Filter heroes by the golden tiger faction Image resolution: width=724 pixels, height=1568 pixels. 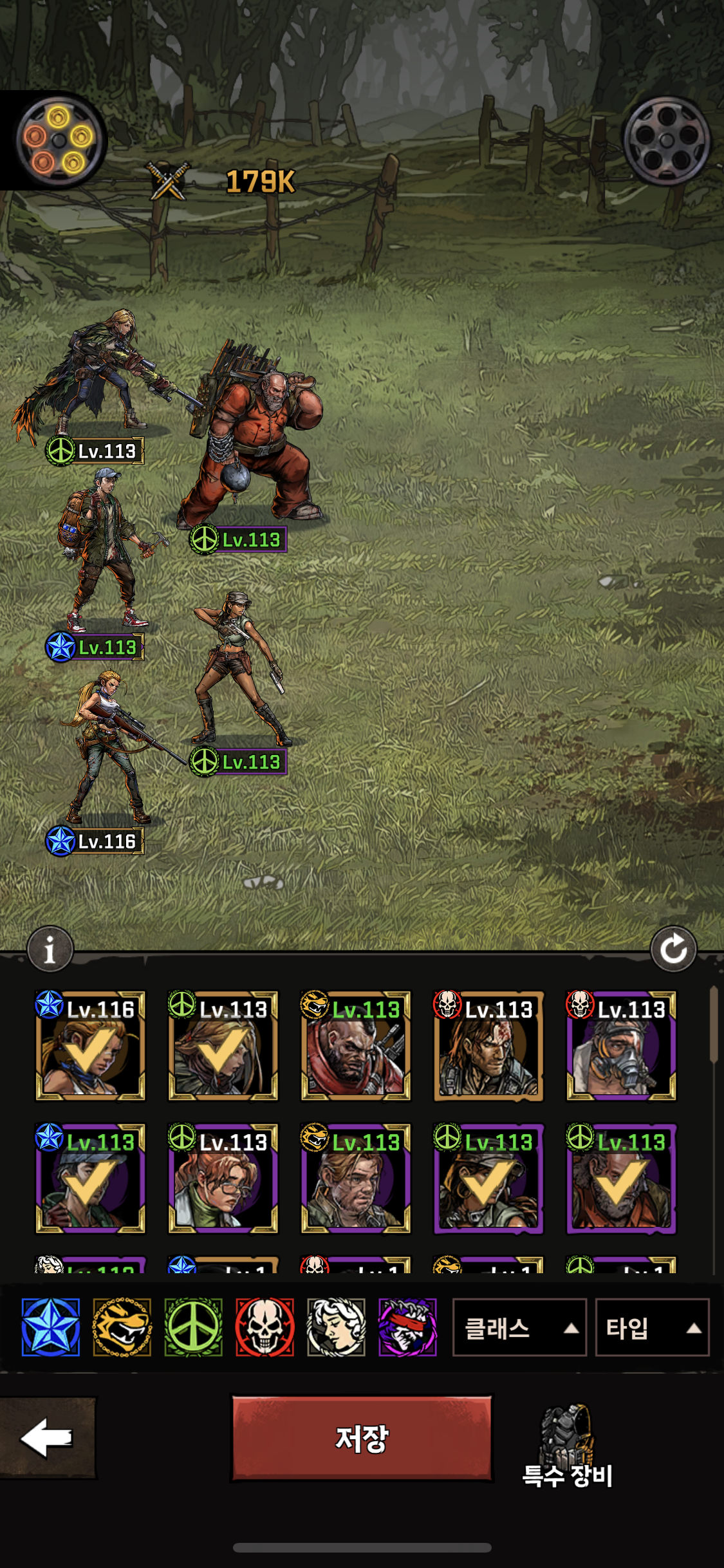pyautogui.click(x=122, y=1327)
